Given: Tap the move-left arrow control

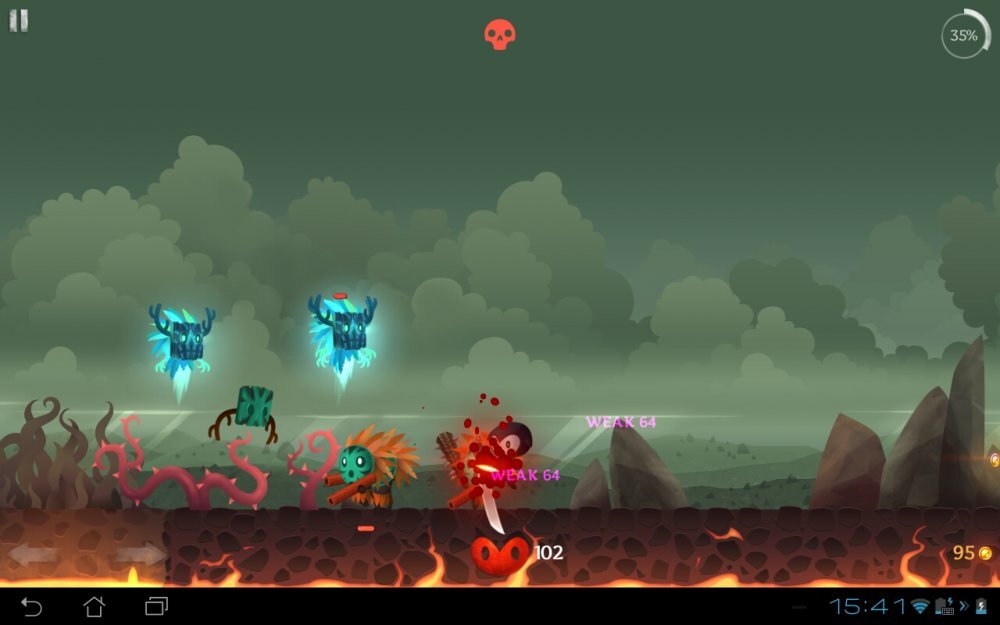Looking at the screenshot, I should (33, 554).
